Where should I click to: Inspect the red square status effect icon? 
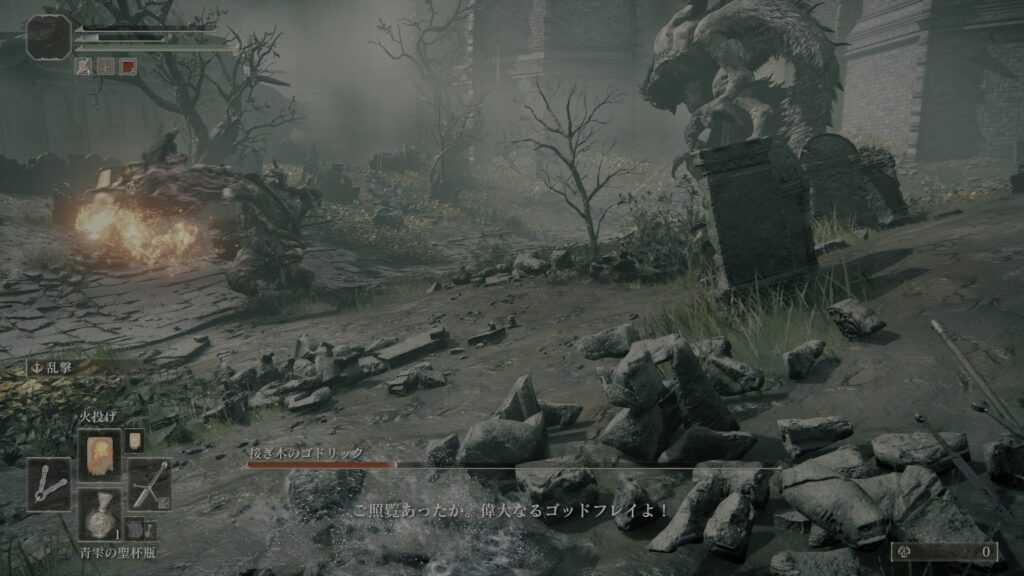tap(127, 66)
